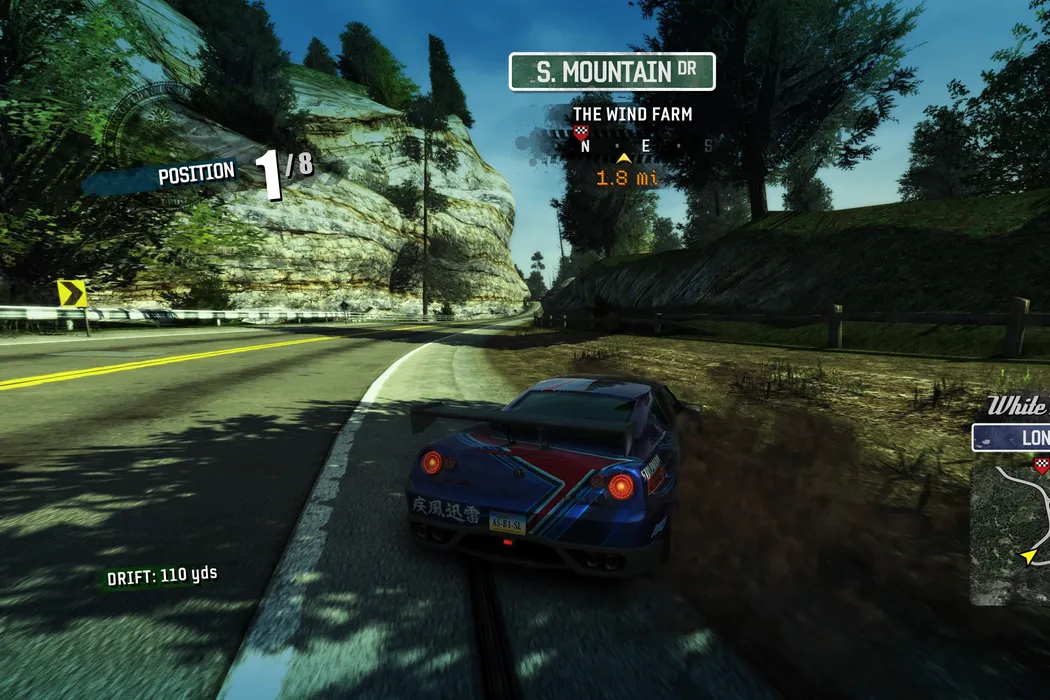This screenshot has height=700, width=1050.
Task: Click the checkered finish marker on the minimap
Action: [x=1042, y=463]
